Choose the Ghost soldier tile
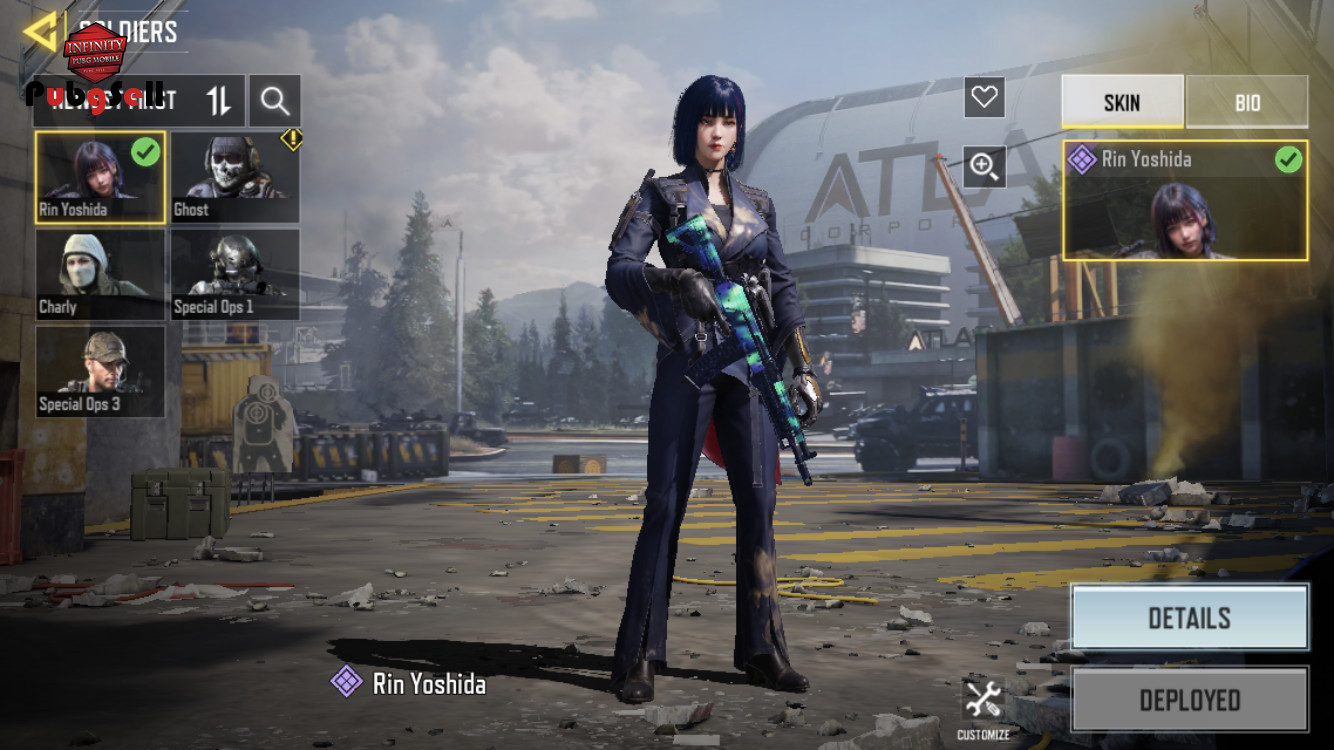Viewport: 1334px width, 750px height. tap(235, 177)
